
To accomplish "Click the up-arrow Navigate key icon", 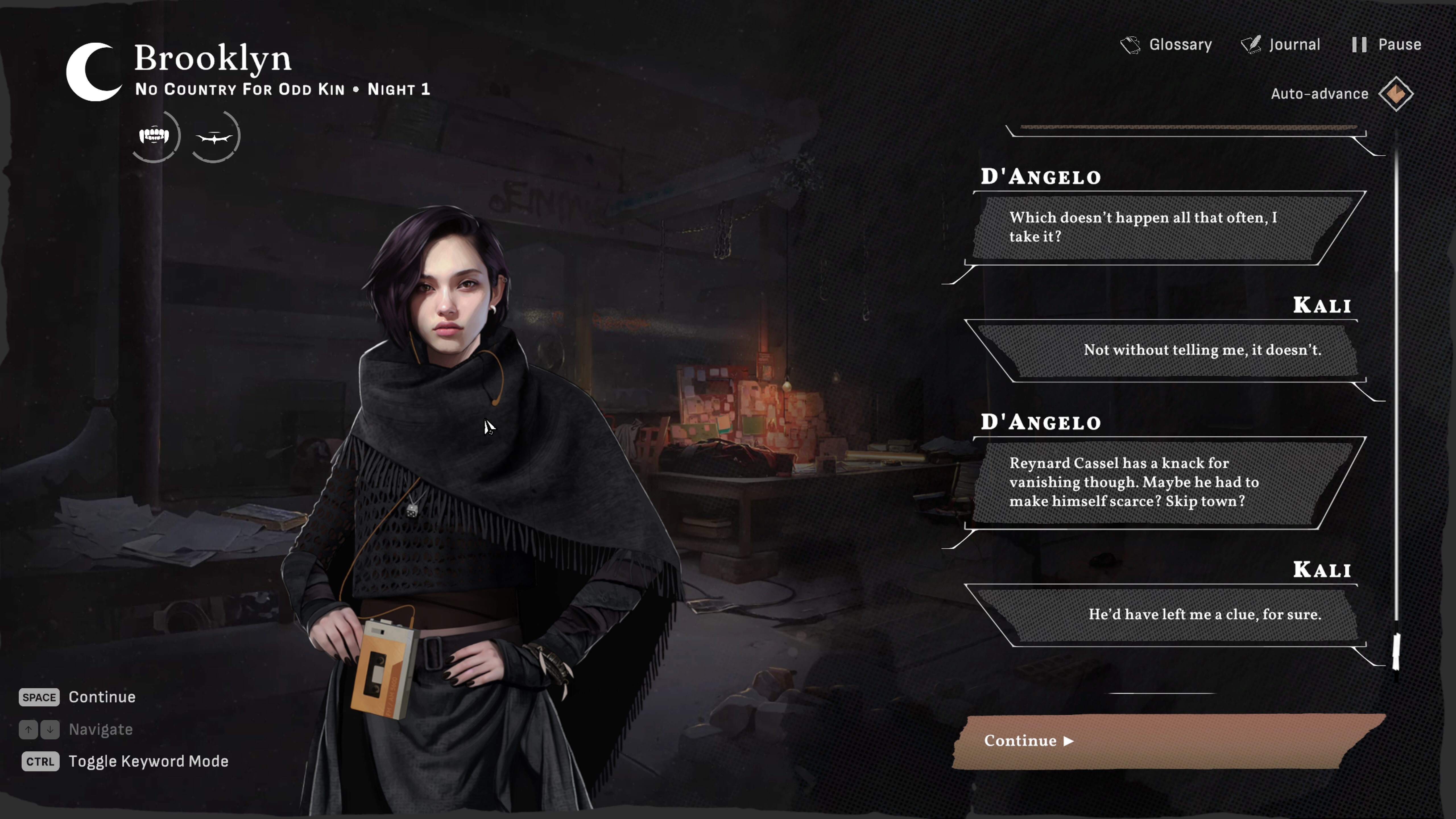I will pyautogui.click(x=28, y=730).
